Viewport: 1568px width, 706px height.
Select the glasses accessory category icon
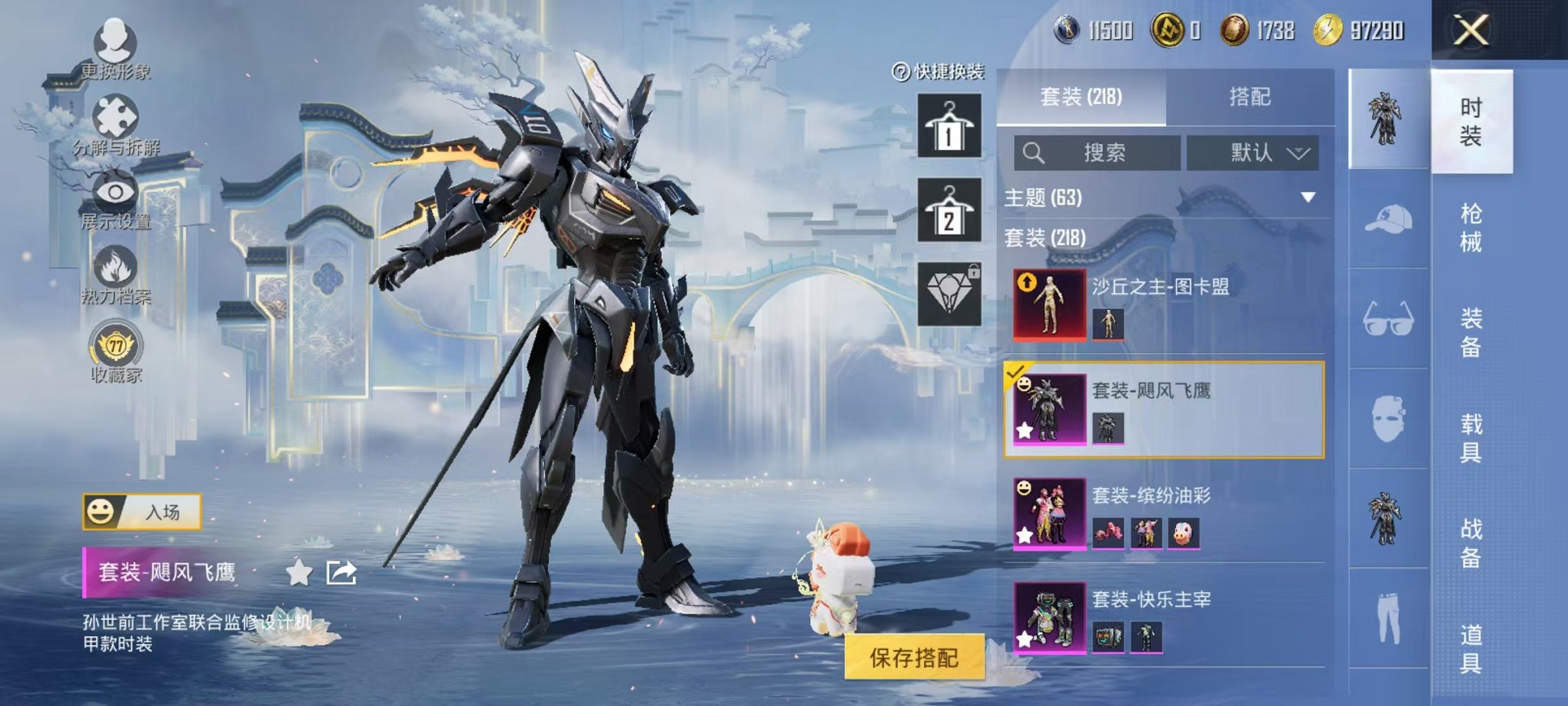pos(1388,318)
